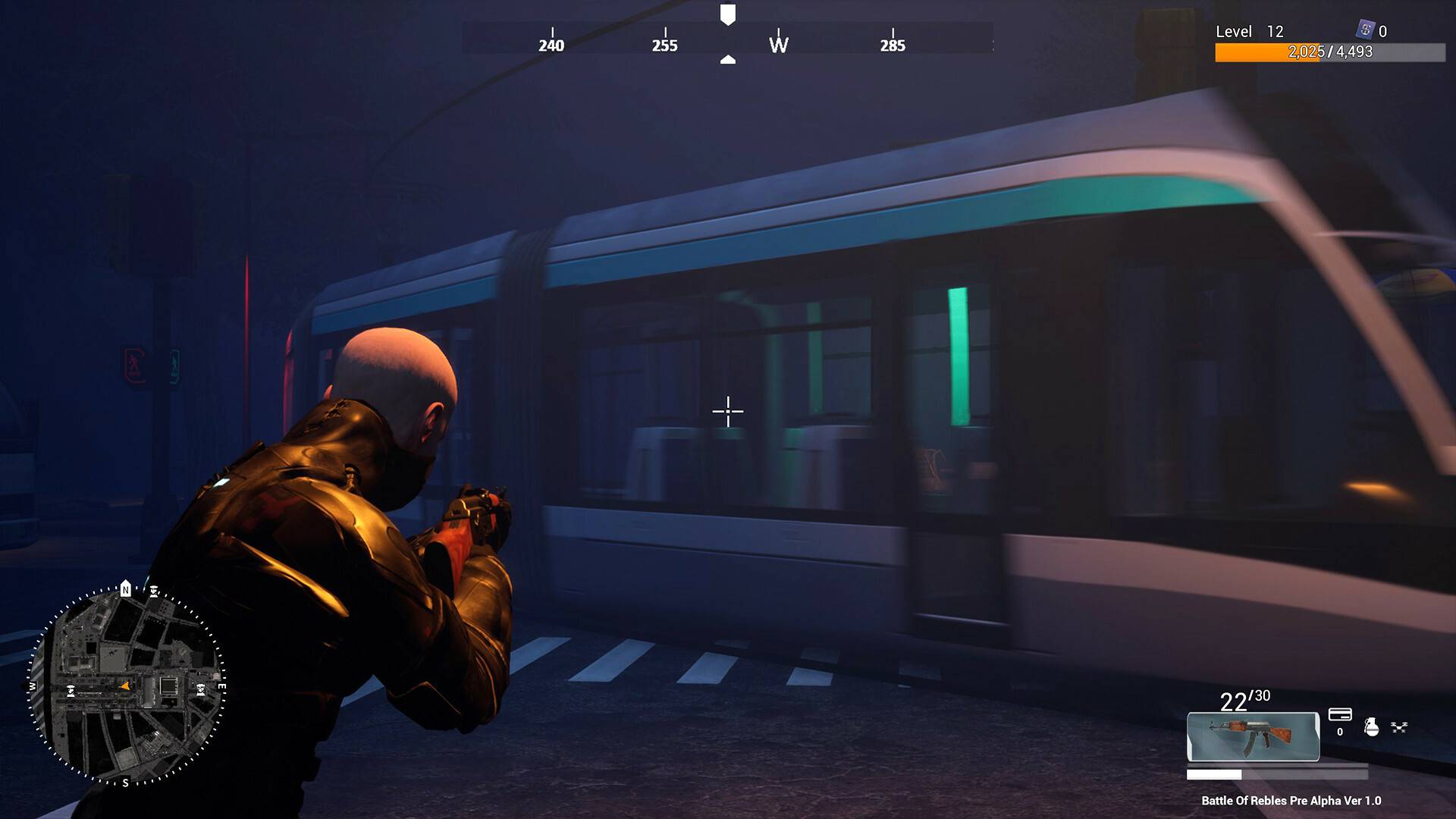Click the north marker on minimap rim

coord(126,589)
